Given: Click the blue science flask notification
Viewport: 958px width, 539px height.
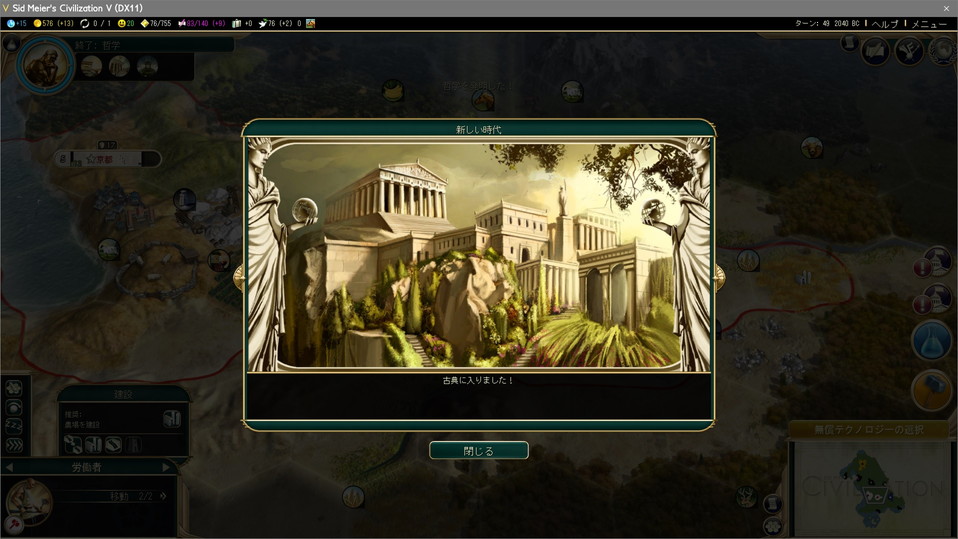Looking at the screenshot, I should coord(931,341).
